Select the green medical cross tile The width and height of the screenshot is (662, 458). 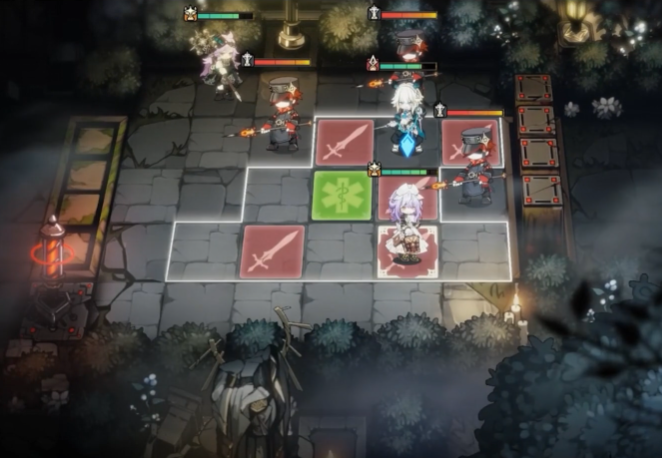point(343,195)
